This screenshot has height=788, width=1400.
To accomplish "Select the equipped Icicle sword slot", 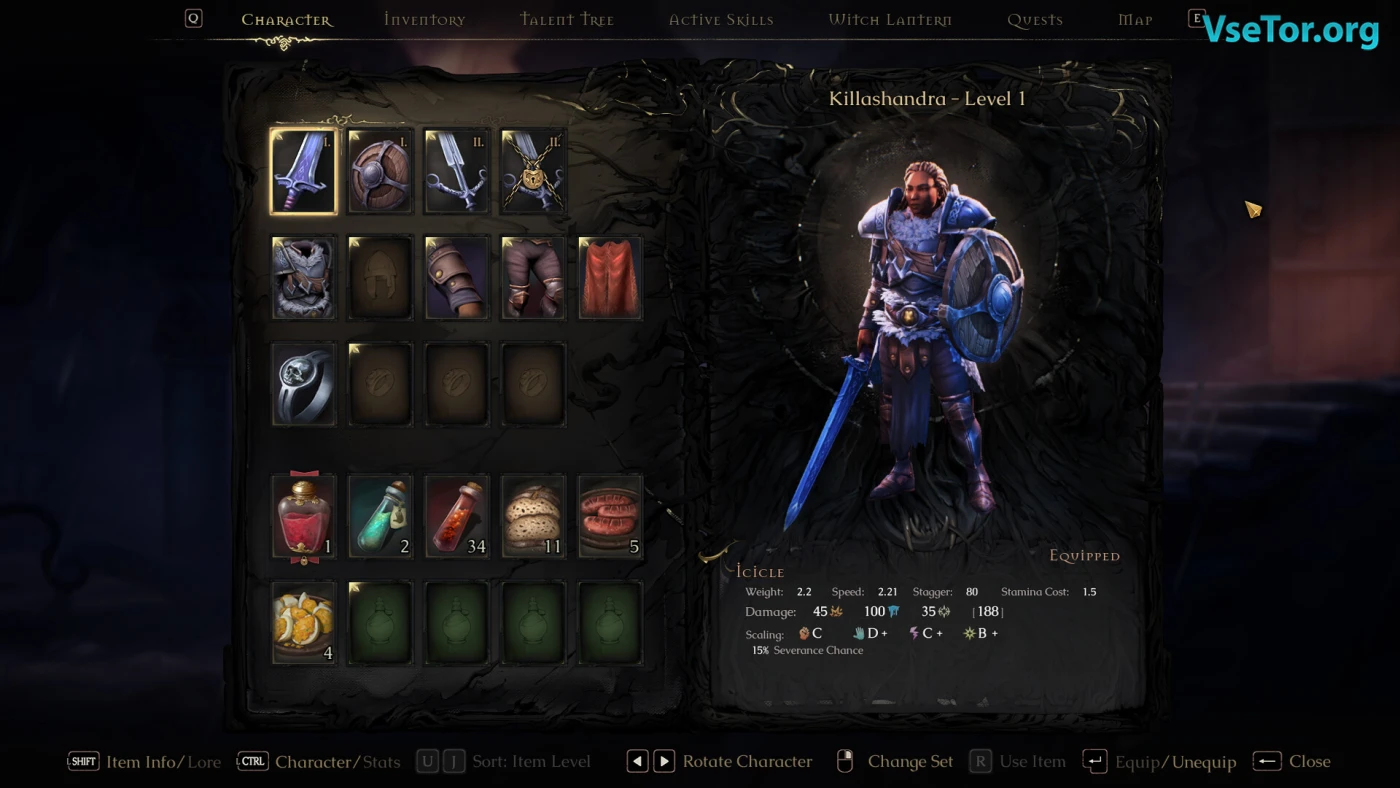I will [x=304, y=171].
